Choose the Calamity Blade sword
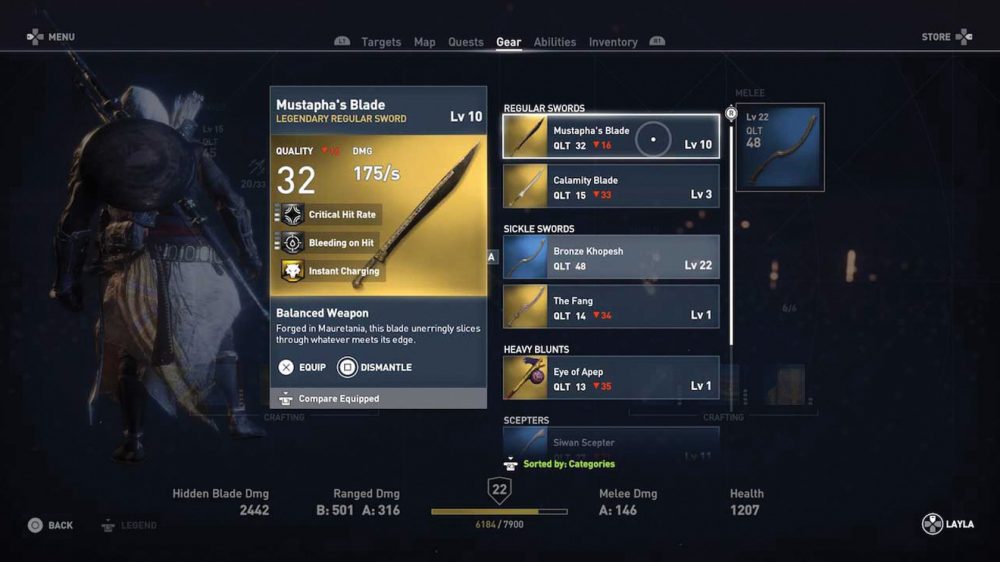This screenshot has width=1000, height=562. pos(611,187)
